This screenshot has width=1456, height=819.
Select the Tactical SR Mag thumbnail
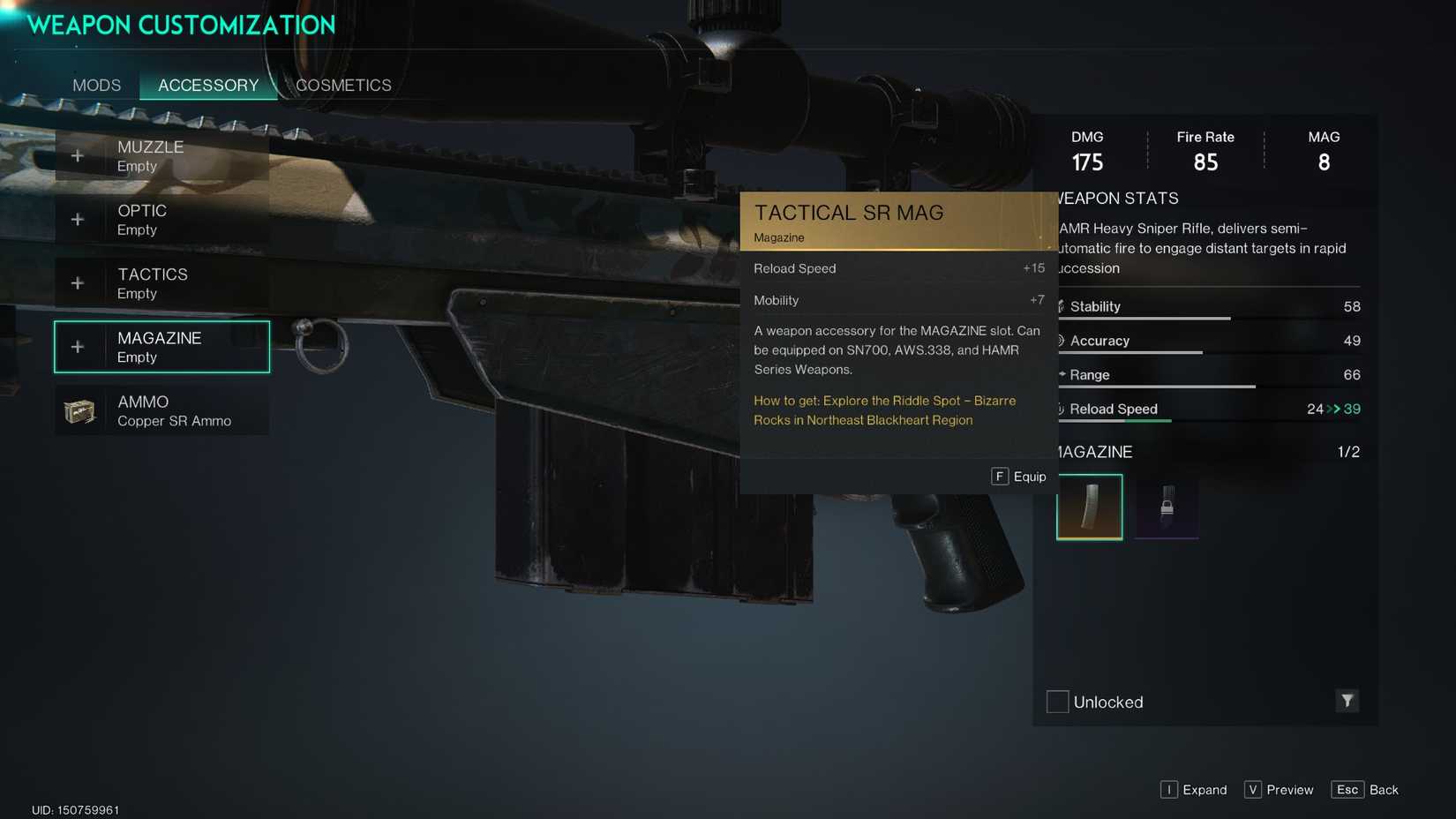pos(1089,507)
